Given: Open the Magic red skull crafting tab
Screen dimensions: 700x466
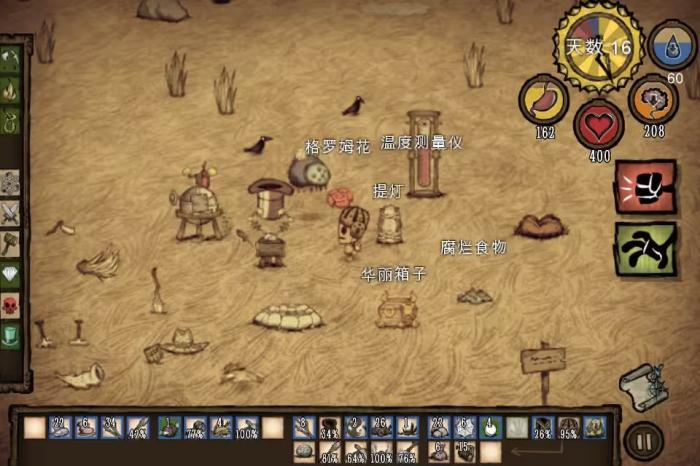Looking at the screenshot, I should click(x=11, y=304).
